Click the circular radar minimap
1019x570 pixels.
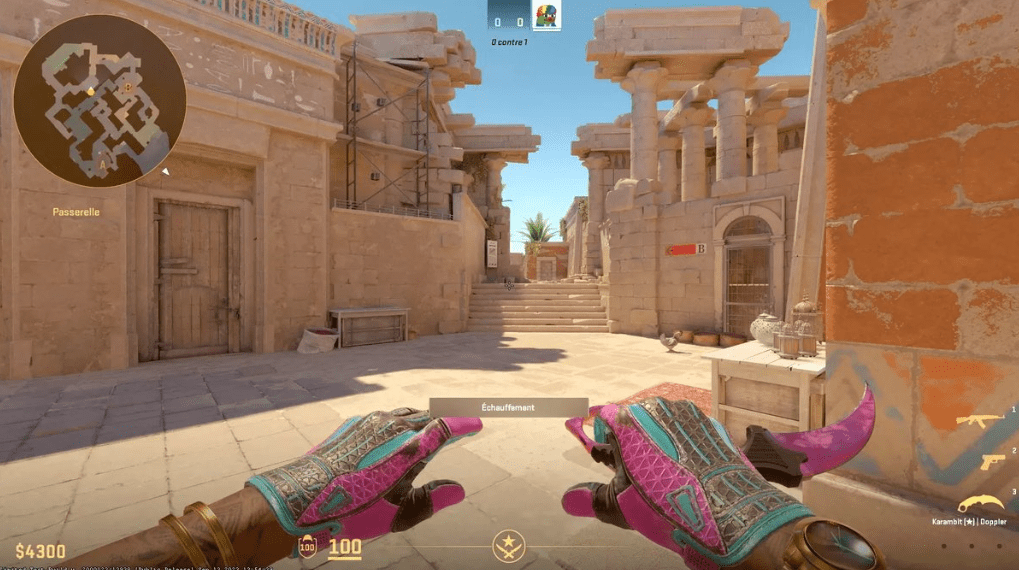point(100,101)
